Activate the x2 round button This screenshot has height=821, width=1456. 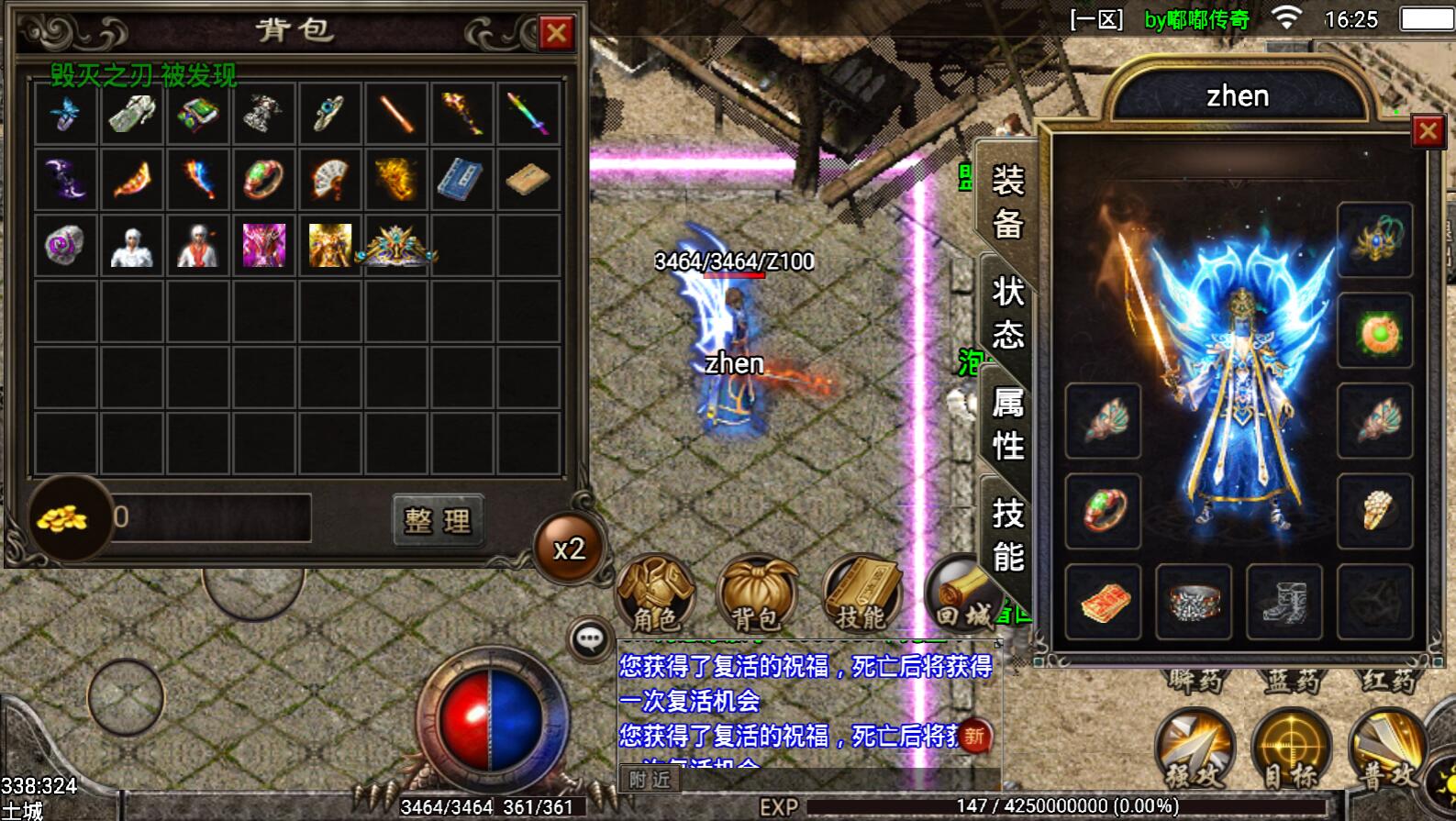coord(569,549)
